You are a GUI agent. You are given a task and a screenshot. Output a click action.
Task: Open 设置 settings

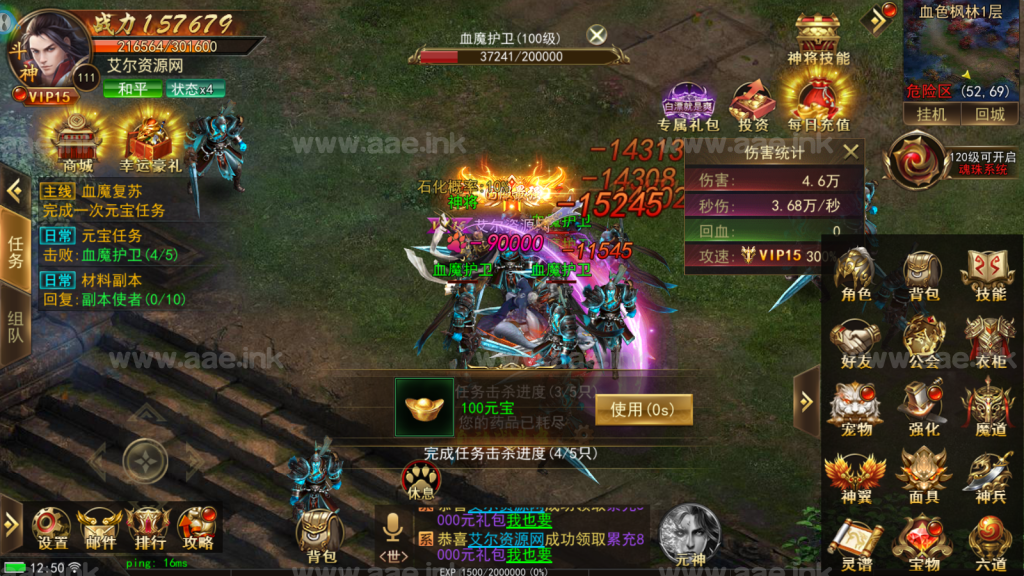[52, 527]
